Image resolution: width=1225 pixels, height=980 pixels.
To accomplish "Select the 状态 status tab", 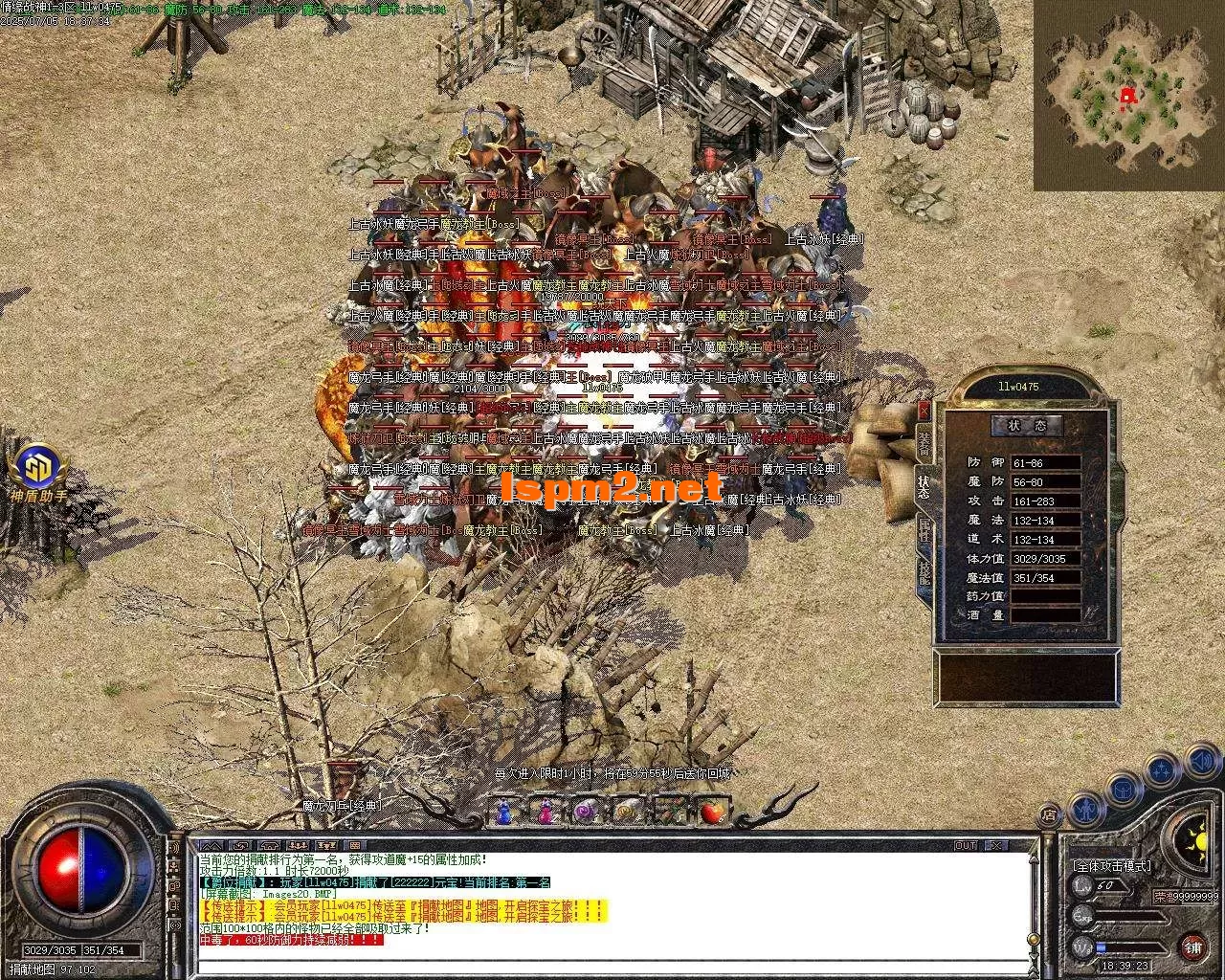I will [x=924, y=485].
